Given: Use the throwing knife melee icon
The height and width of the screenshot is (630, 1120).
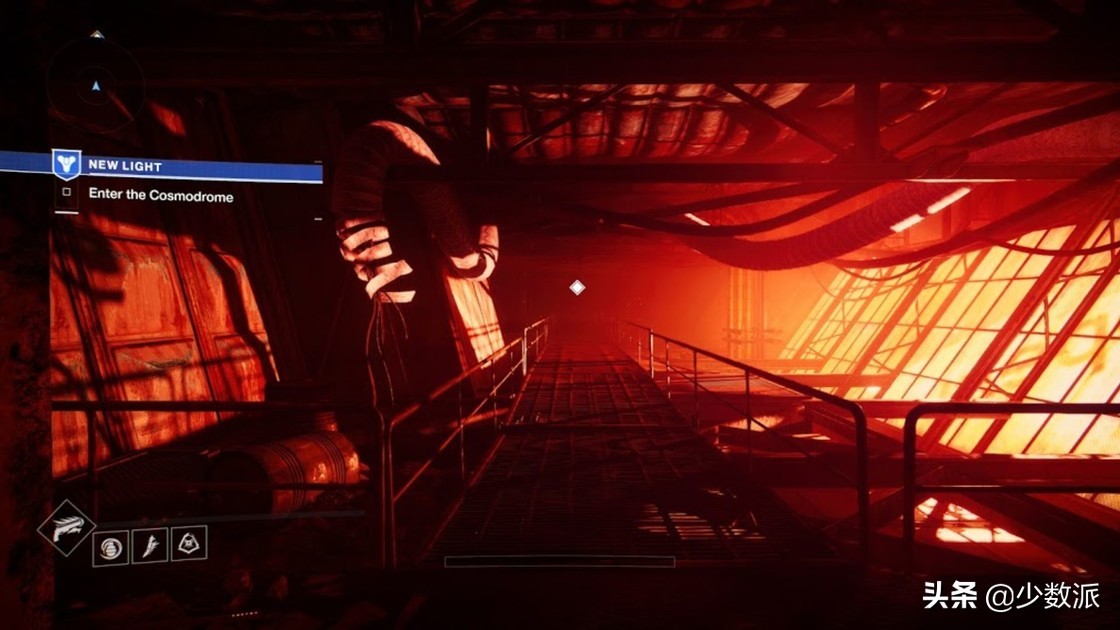Looking at the screenshot, I should click(x=150, y=545).
